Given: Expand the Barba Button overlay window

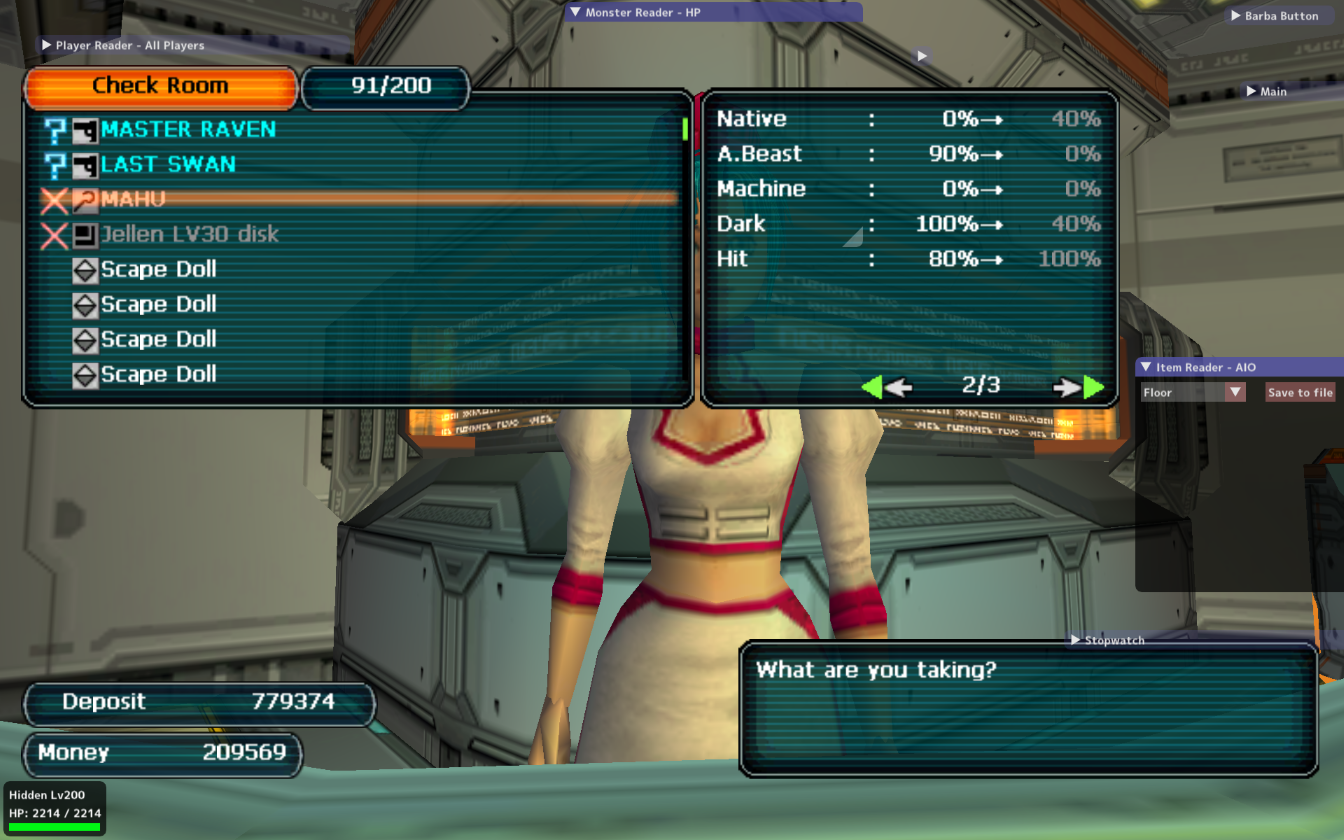Looking at the screenshot, I should [1236, 16].
